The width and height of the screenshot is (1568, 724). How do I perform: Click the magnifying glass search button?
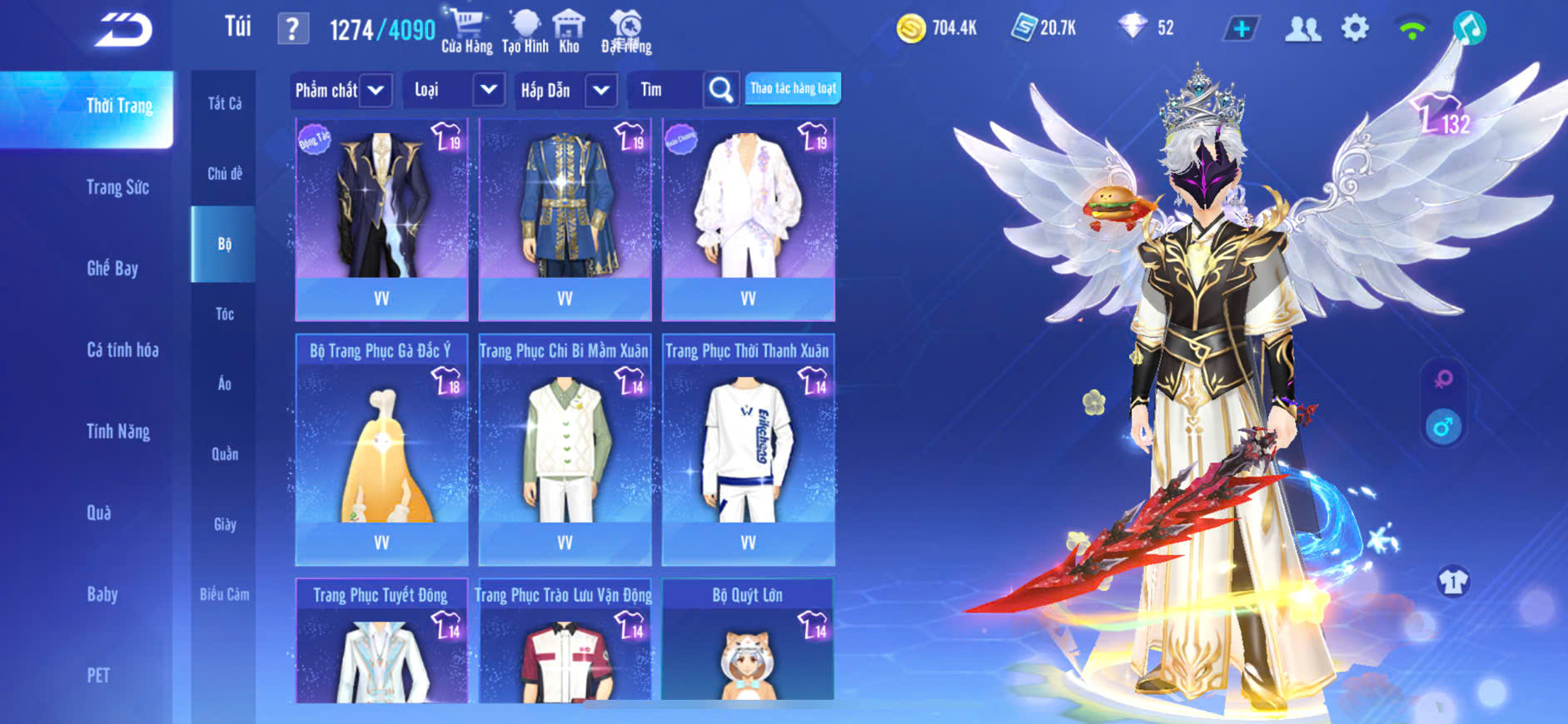tap(721, 90)
